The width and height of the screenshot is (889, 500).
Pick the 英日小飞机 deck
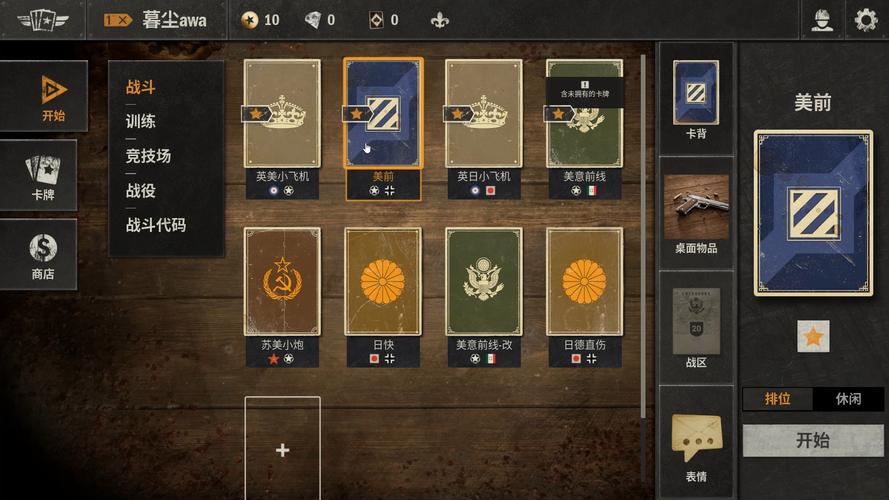tap(484, 115)
